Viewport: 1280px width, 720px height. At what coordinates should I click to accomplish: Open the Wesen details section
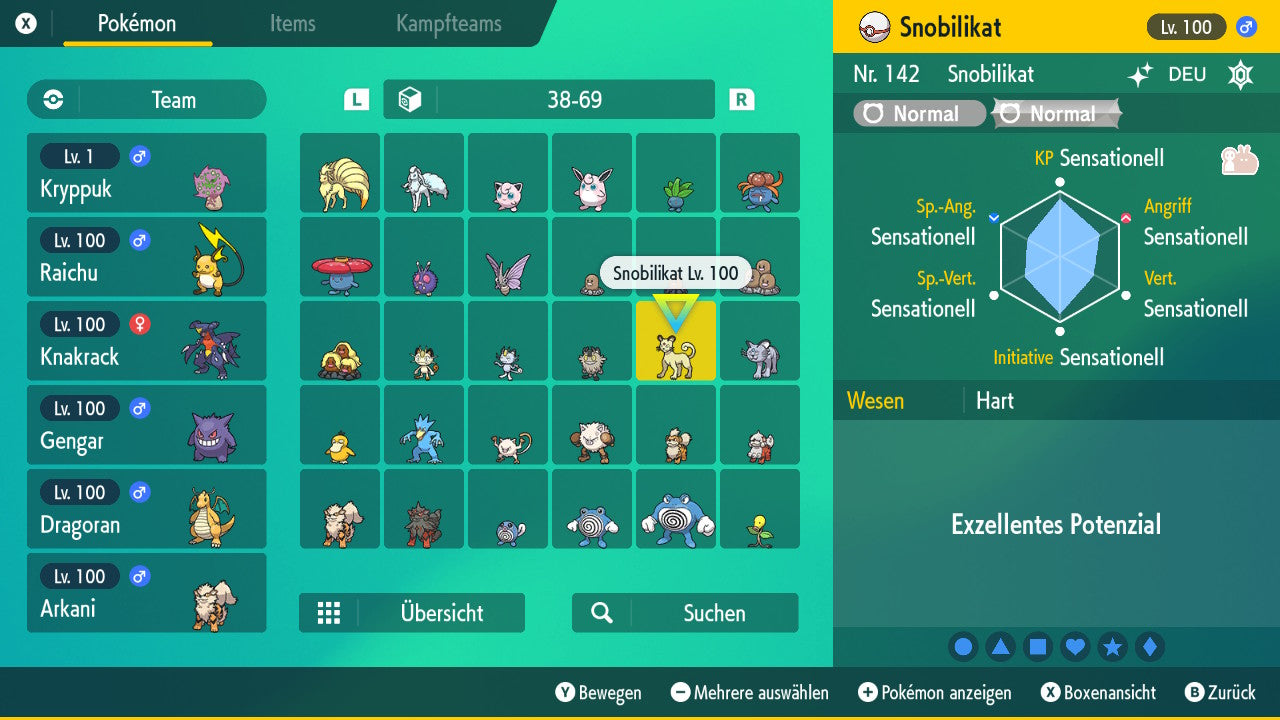[875, 400]
